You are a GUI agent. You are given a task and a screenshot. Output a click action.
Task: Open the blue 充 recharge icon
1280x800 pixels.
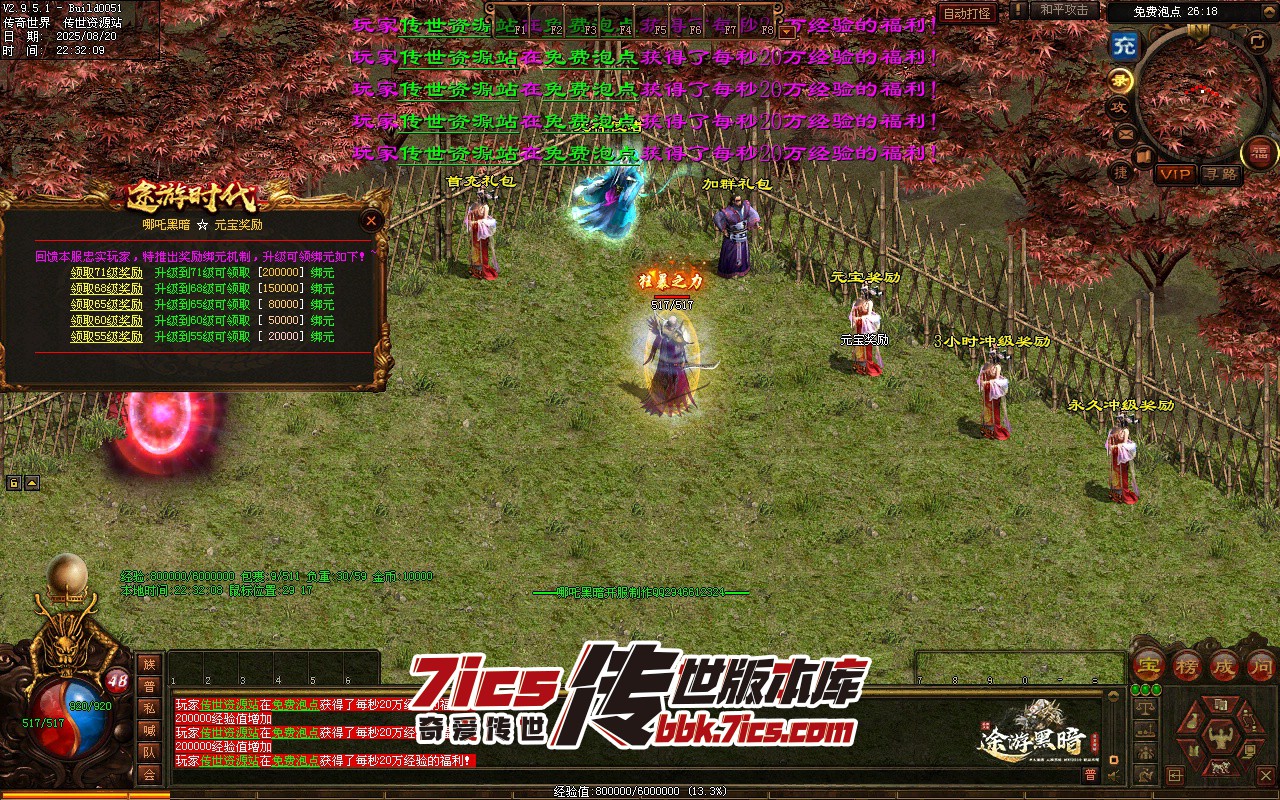pyautogui.click(x=1125, y=45)
